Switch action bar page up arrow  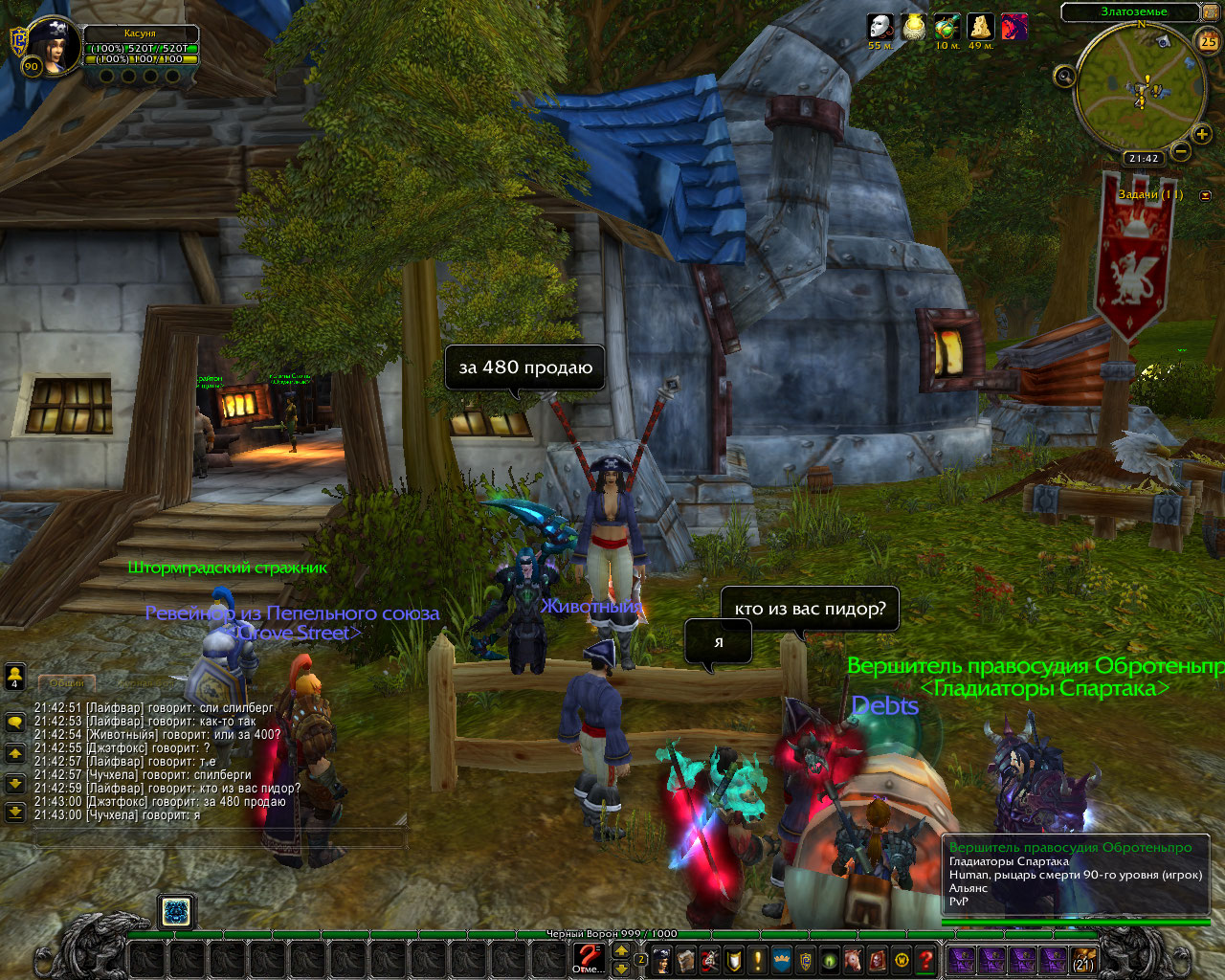click(x=621, y=951)
